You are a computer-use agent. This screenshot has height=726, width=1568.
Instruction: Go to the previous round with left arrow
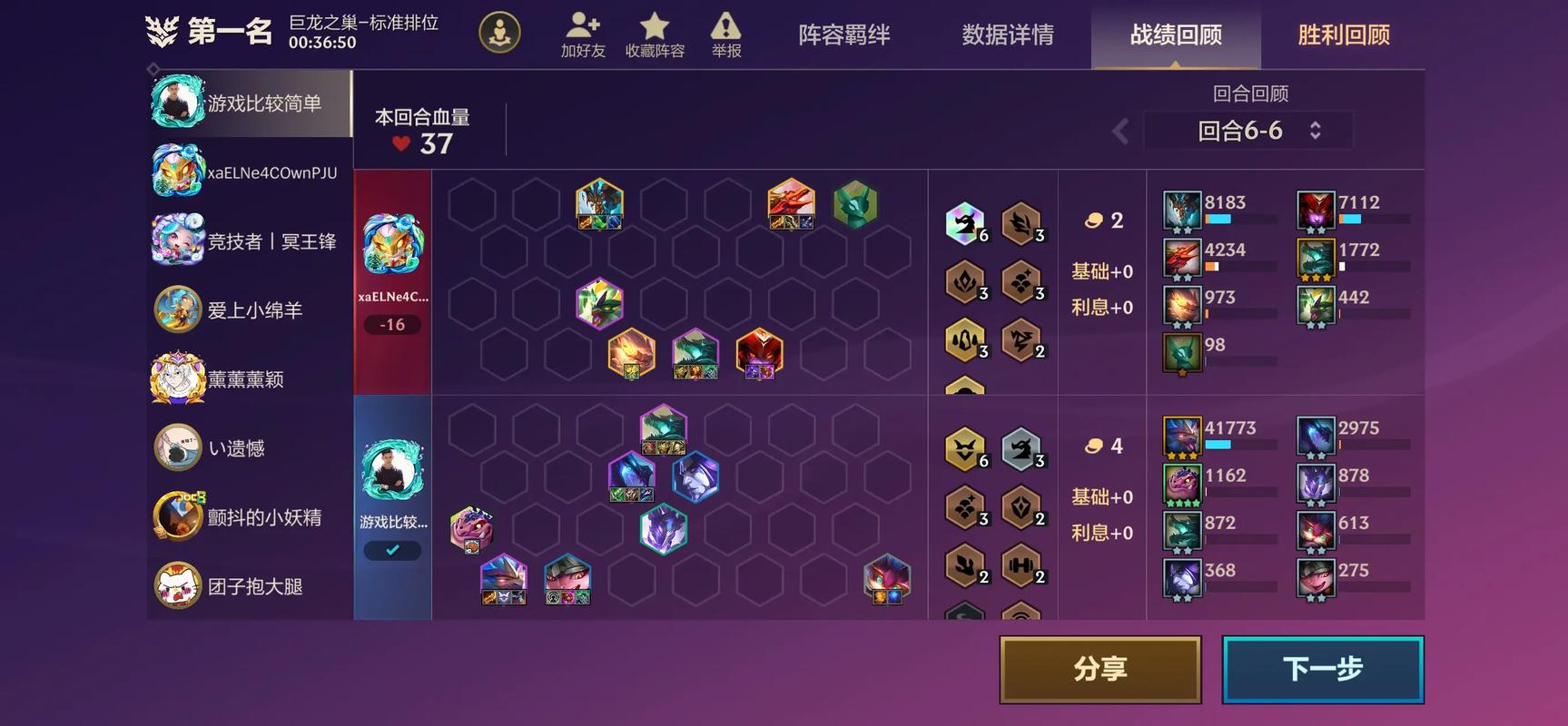[x=1121, y=132]
